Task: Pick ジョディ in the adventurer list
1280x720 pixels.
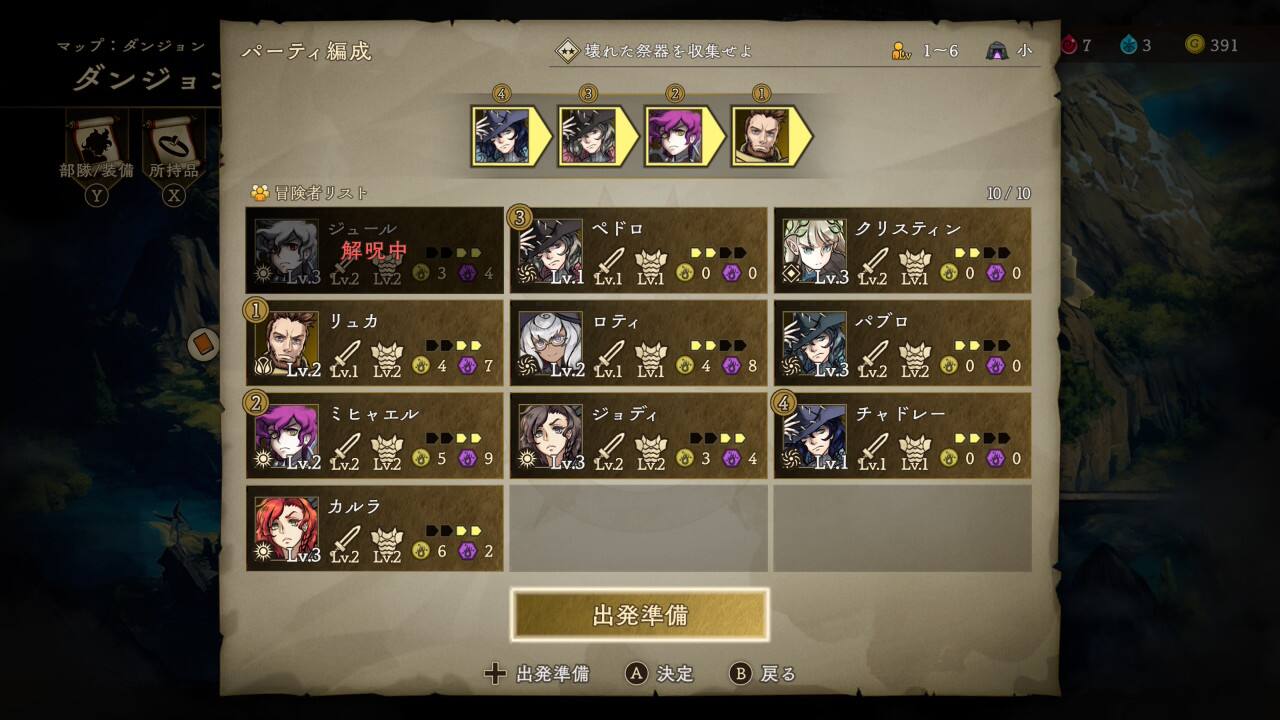Action: pyautogui.click(x=639, y=436)
